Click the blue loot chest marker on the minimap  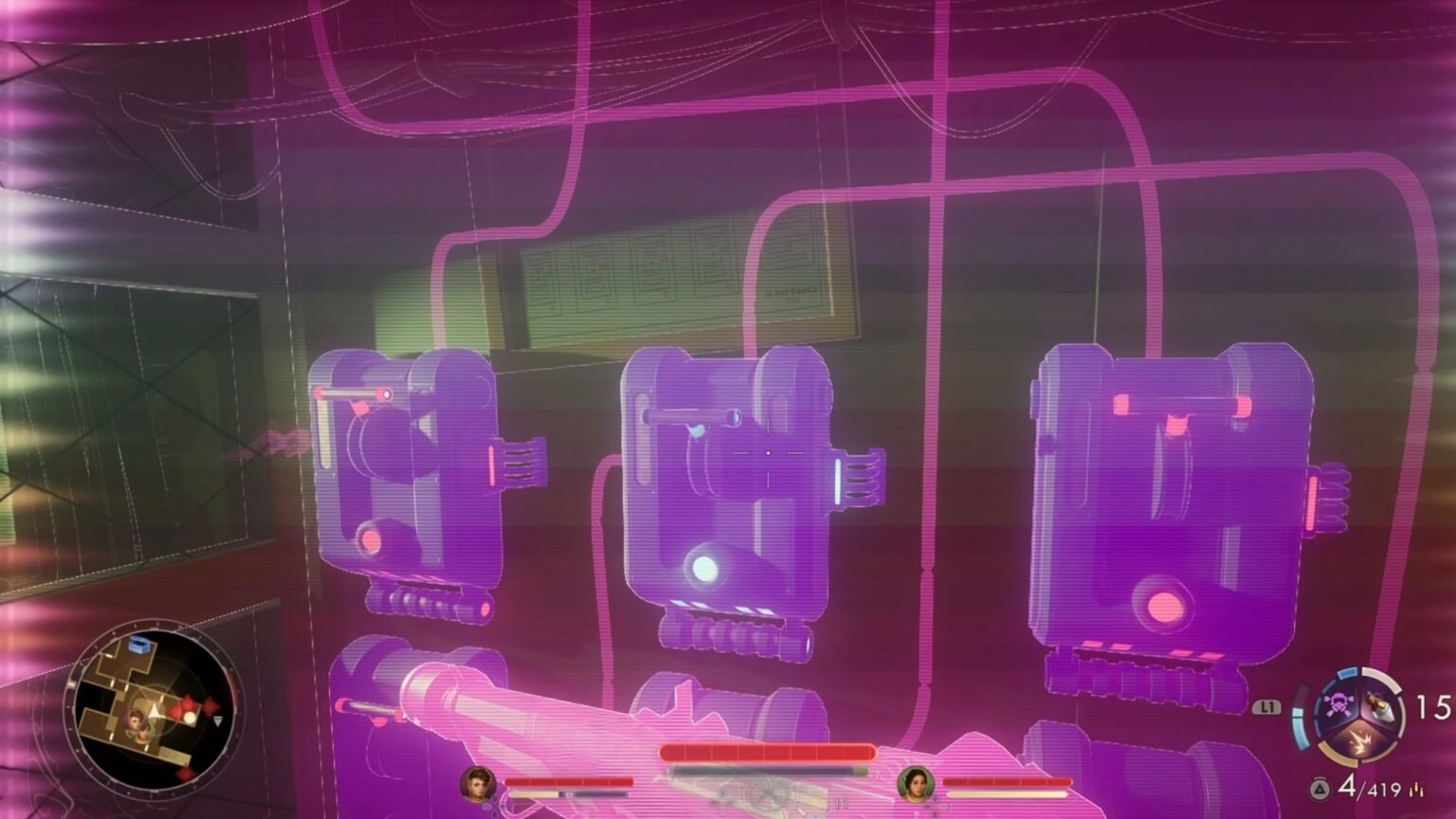click(x=139, y=645)
